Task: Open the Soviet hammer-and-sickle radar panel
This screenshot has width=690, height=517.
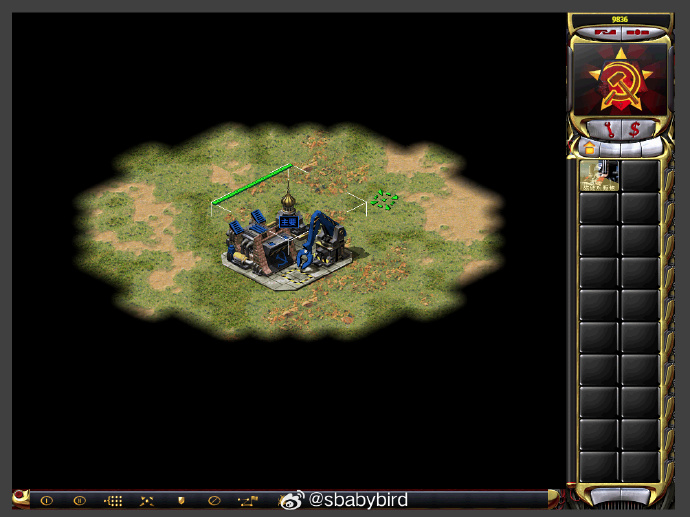Action: pos(619,79)
